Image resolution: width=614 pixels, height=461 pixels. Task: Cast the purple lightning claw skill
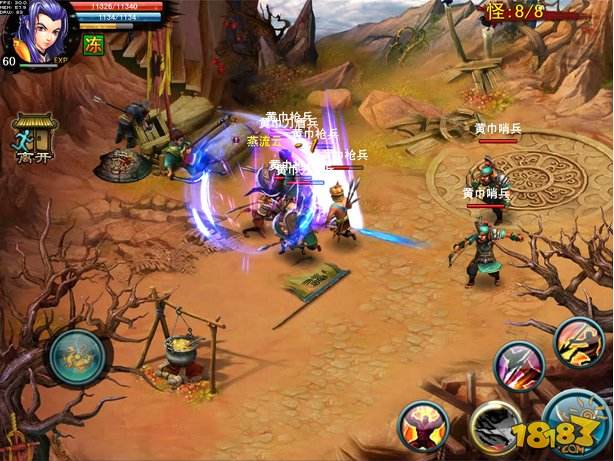point(519,365)
